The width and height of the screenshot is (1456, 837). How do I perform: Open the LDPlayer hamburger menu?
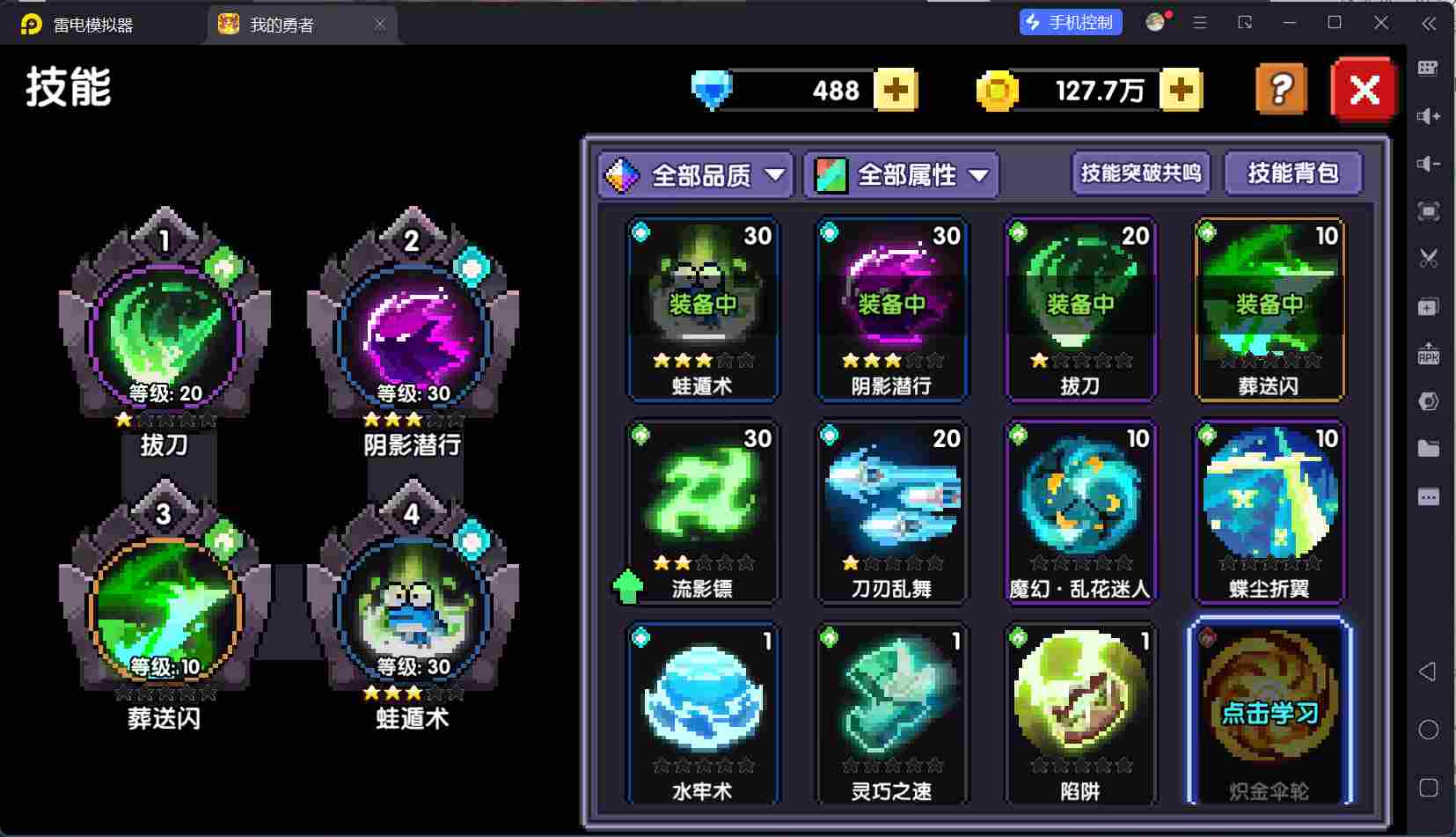click(x=1198, y=22)
